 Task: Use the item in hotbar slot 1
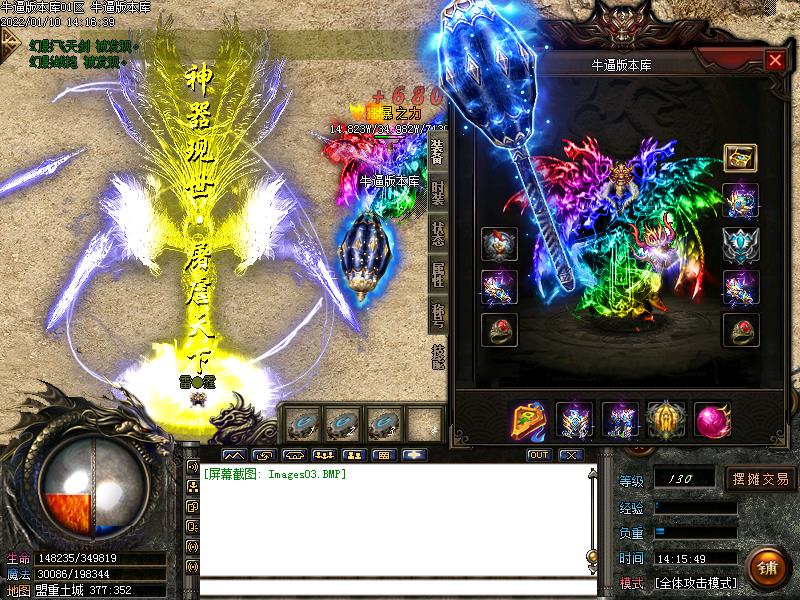(x=301, y=423)
